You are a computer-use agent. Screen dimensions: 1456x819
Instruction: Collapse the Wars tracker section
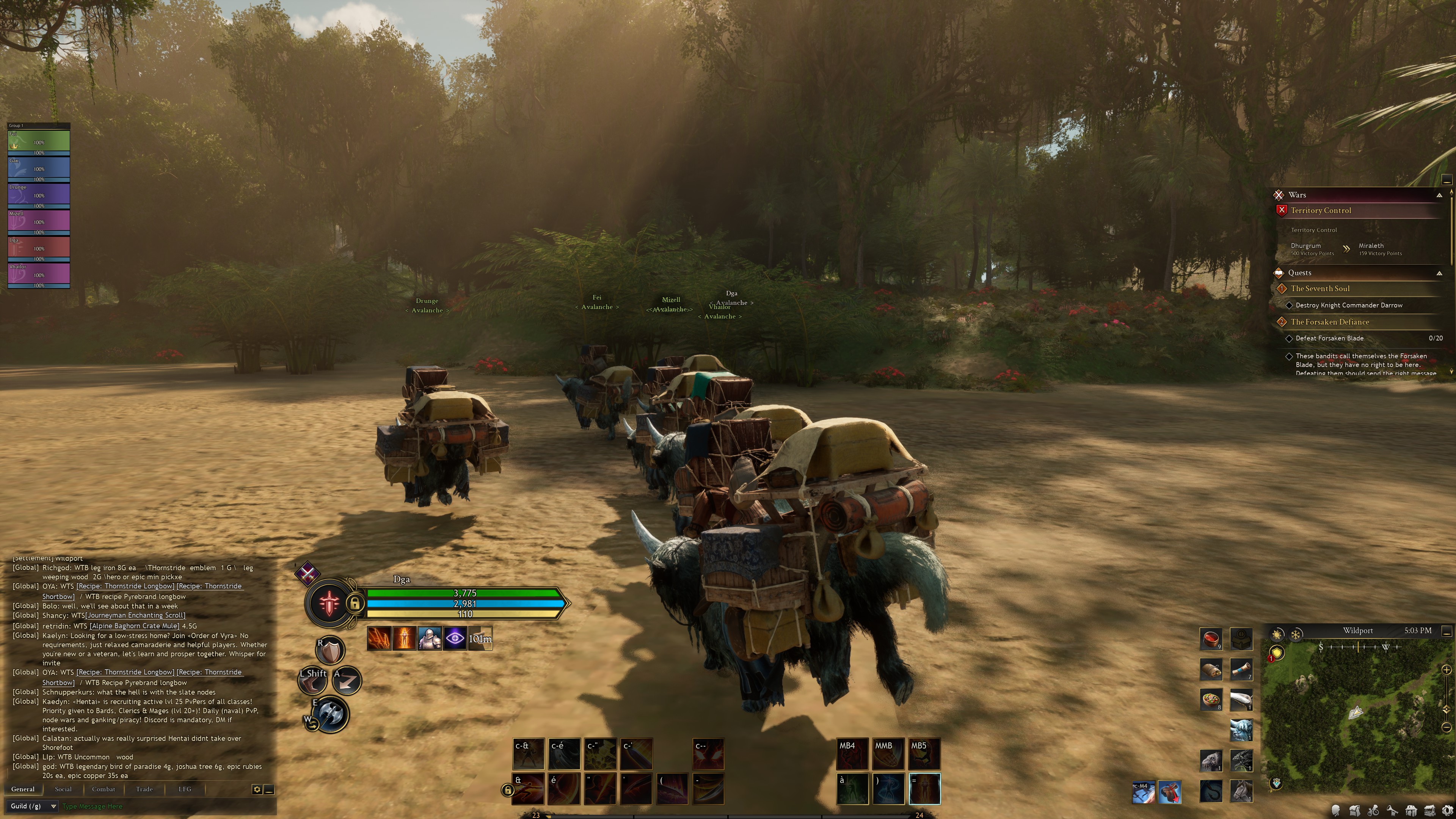(x=1439, y=195)
